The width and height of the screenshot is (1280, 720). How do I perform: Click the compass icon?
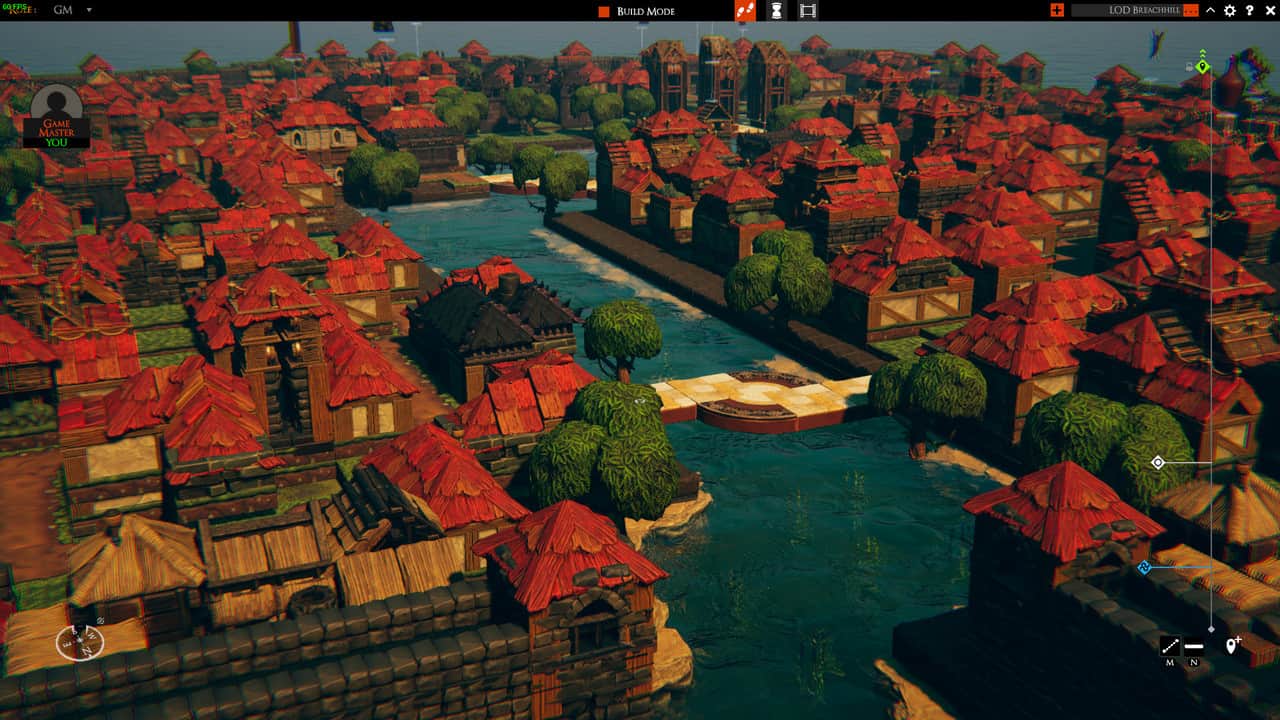80,641
